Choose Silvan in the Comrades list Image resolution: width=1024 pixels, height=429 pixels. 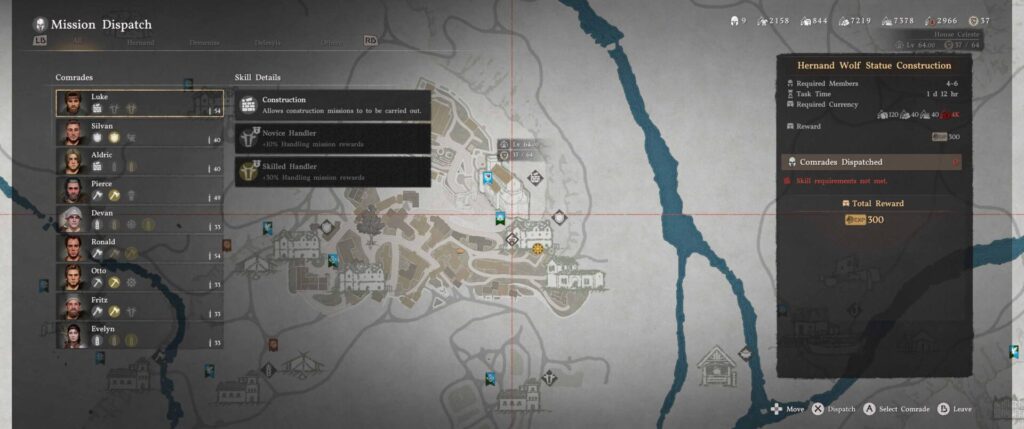(x=139, y=132)
